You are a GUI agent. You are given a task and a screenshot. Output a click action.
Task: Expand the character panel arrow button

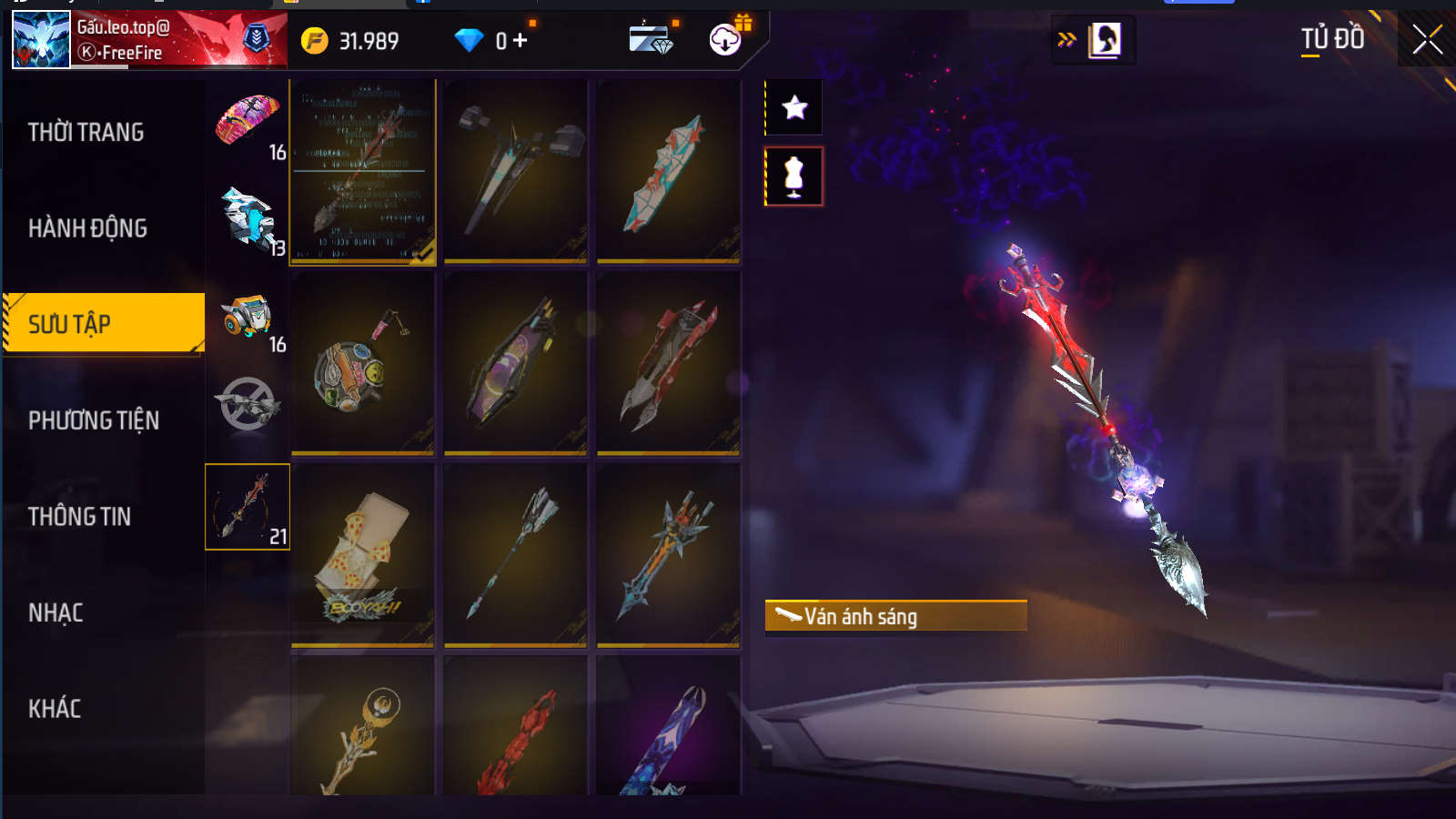point(1067,39)
